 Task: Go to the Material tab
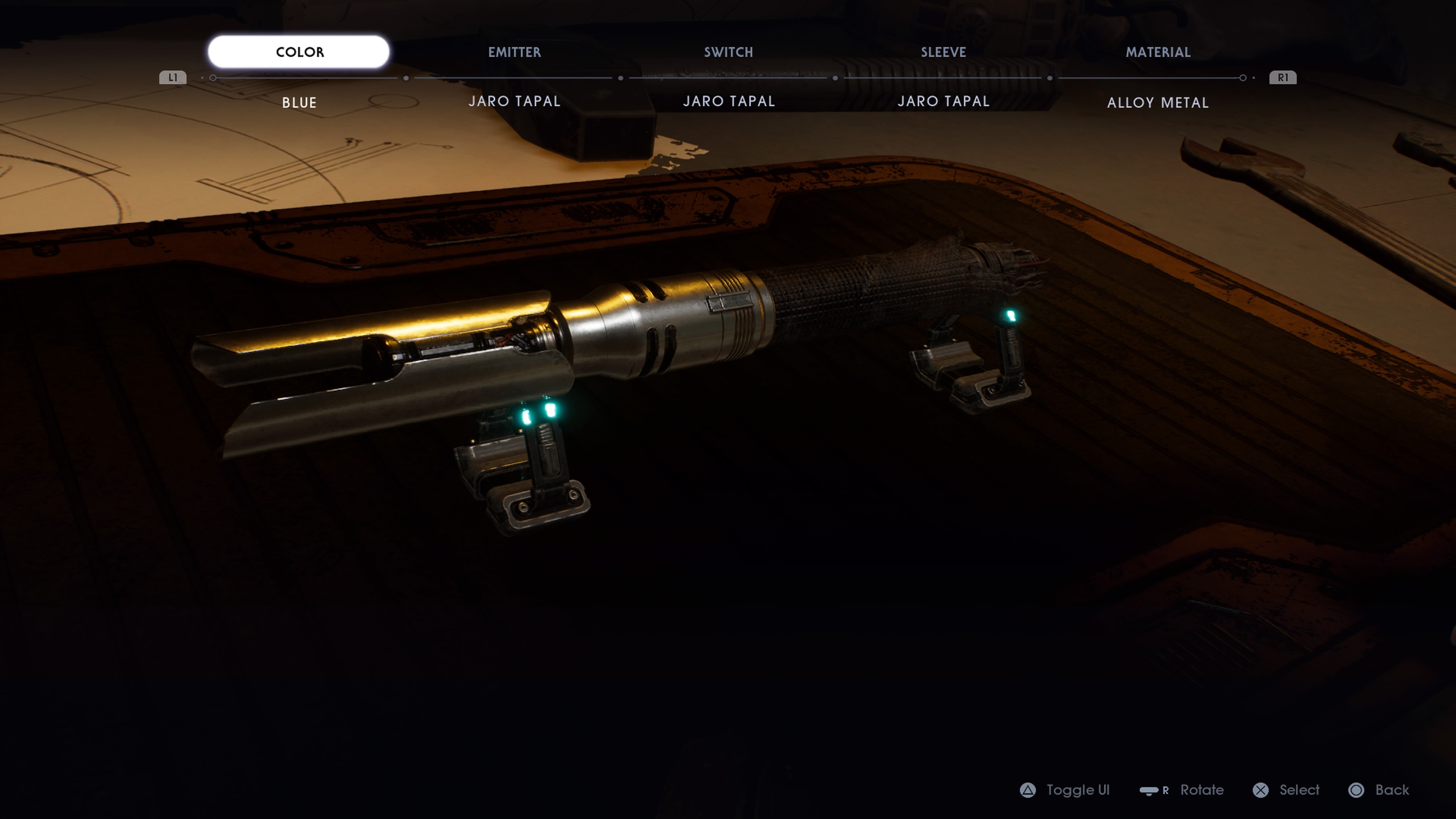click(1158, 52)
